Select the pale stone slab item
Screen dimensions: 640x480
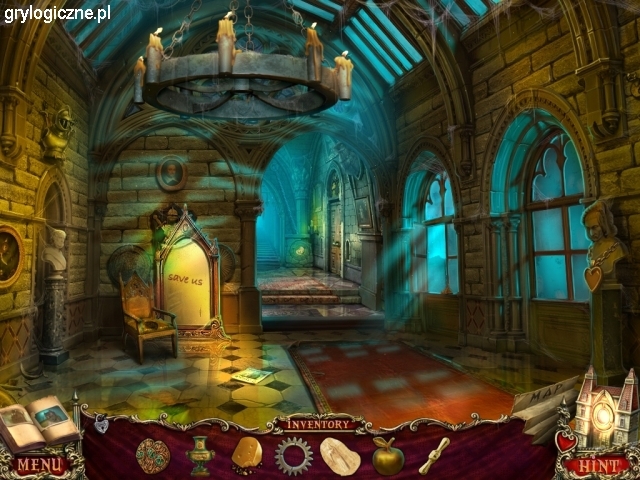pyautogui.click(x=342, y=456)
